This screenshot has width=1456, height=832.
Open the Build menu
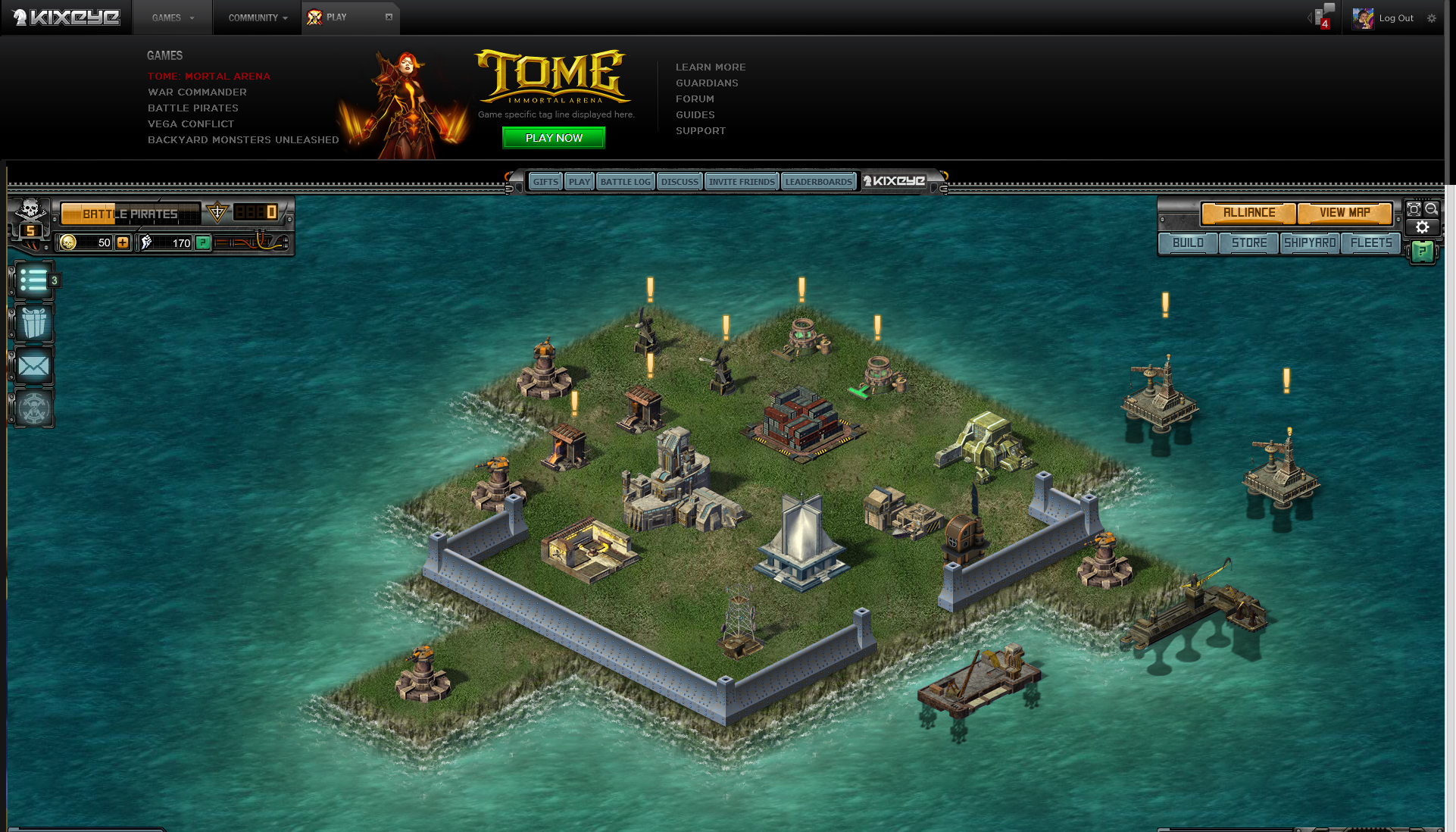click(x=1188, y=243)
